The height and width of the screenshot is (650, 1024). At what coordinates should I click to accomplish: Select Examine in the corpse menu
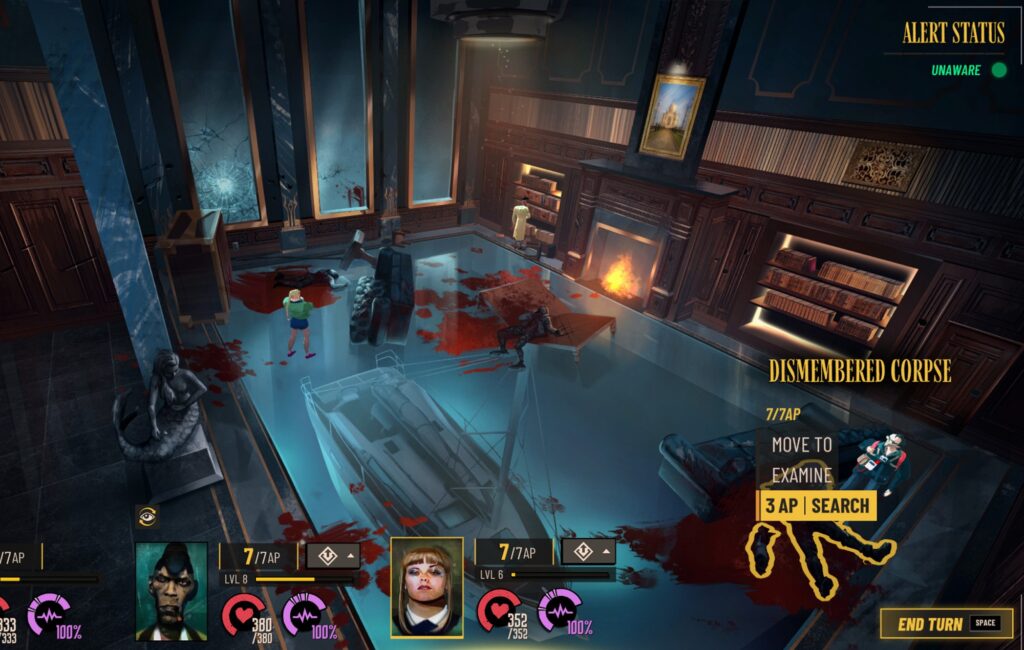pyautogui.click(x=800, y=475)
